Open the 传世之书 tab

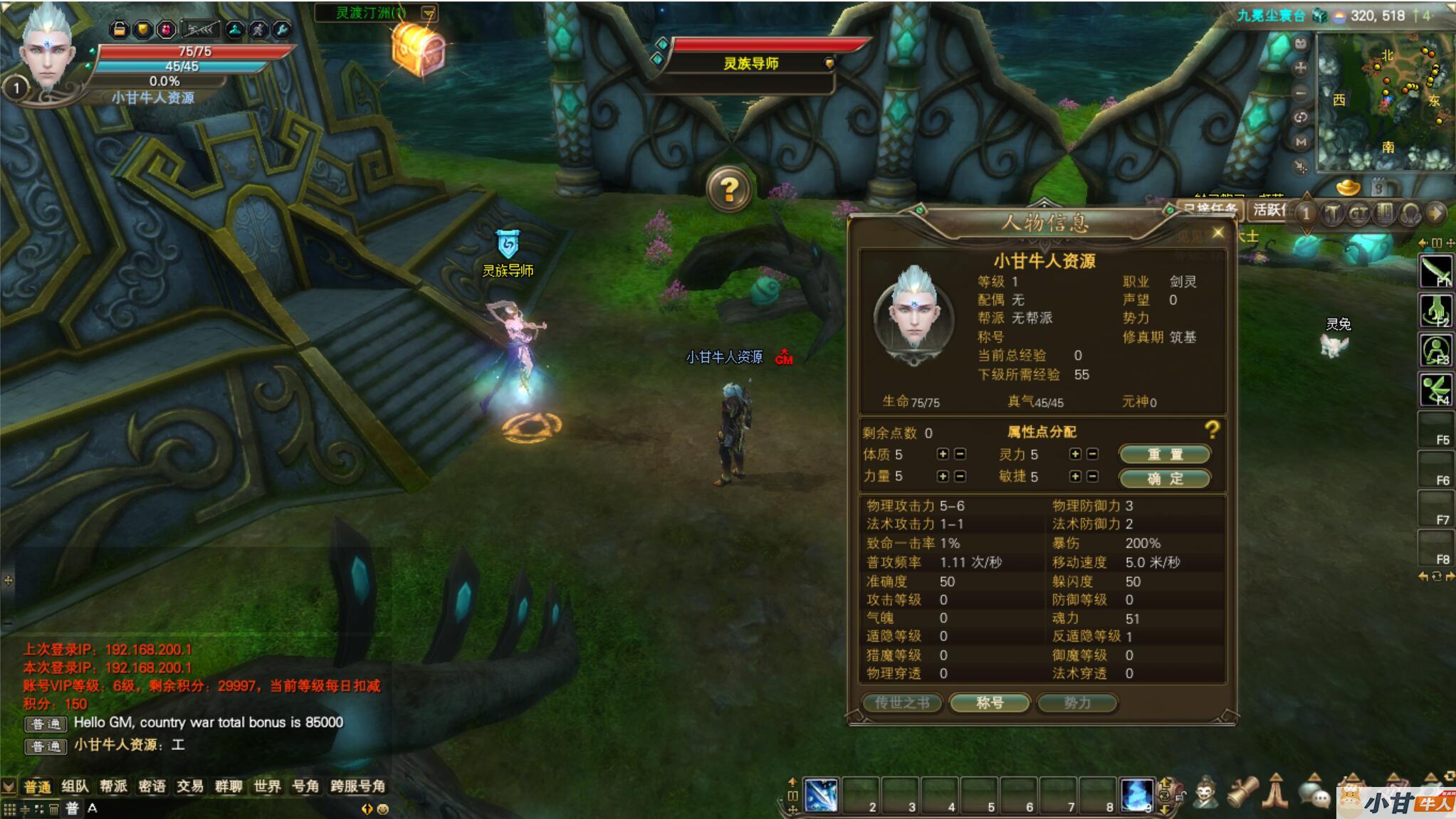coord(902,703)
